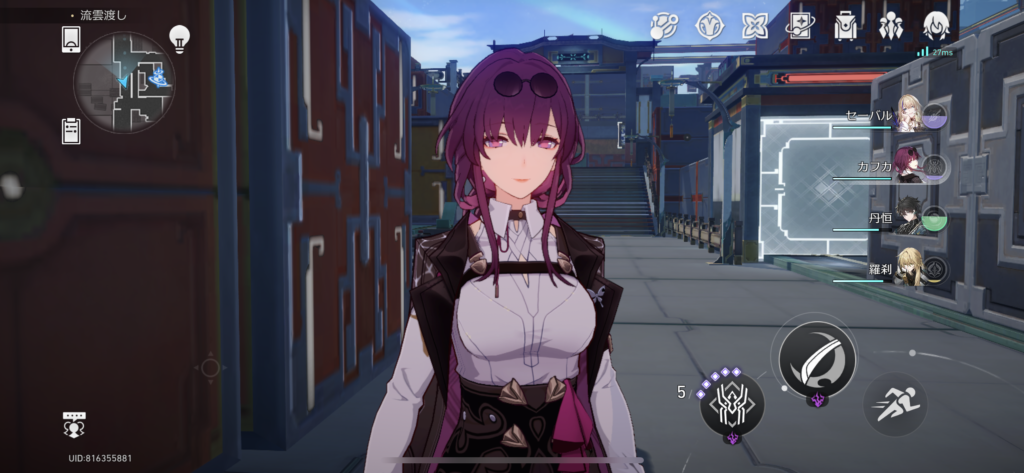Open the compass emblem guide icon
The width and height of the screenshot is (1024, 473).
[710, 25]
